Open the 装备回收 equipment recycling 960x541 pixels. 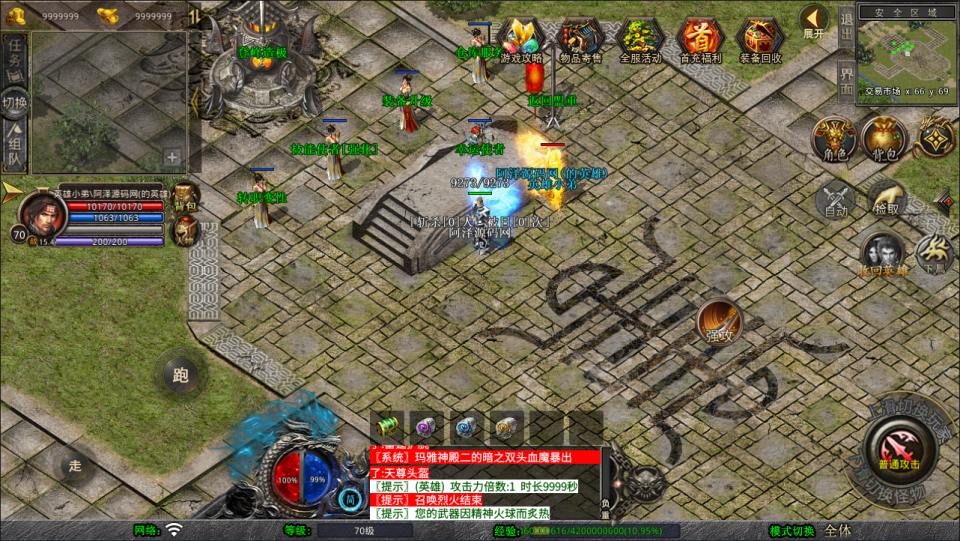pos(760,40)
